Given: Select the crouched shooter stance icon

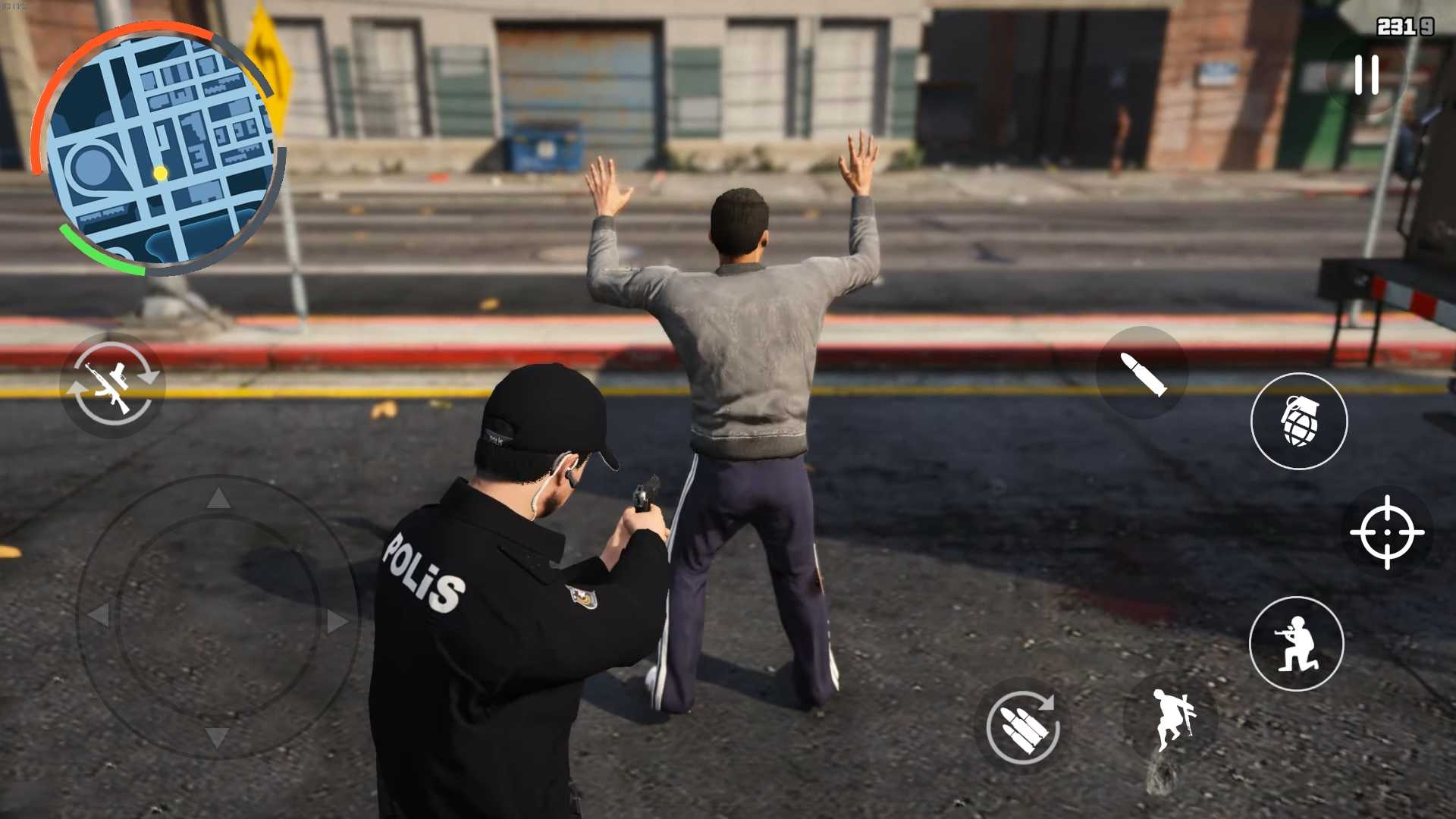Looking at the screenshot, I should click(1297, 643).
